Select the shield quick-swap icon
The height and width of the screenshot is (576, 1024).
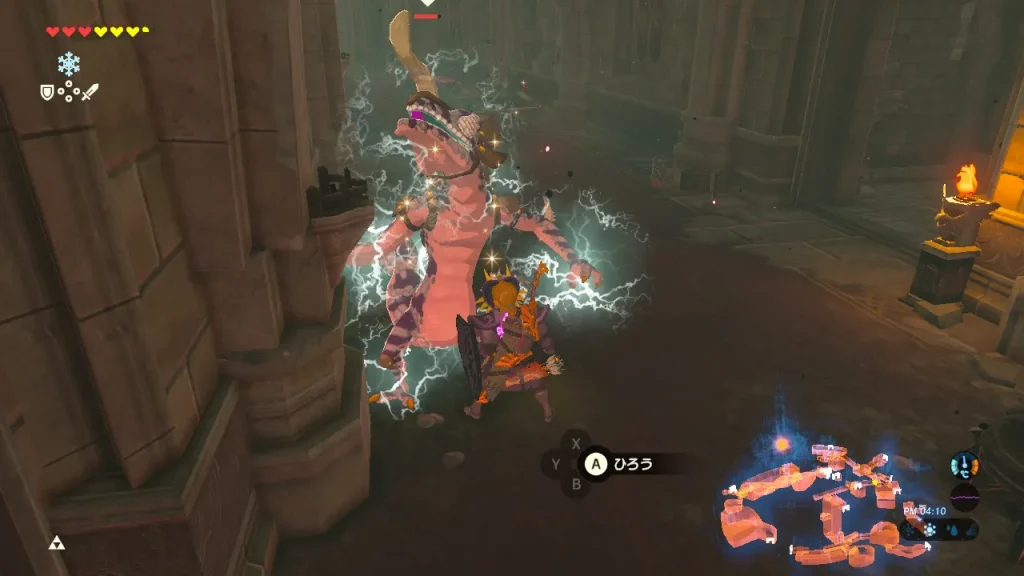(x=45, y=92)
